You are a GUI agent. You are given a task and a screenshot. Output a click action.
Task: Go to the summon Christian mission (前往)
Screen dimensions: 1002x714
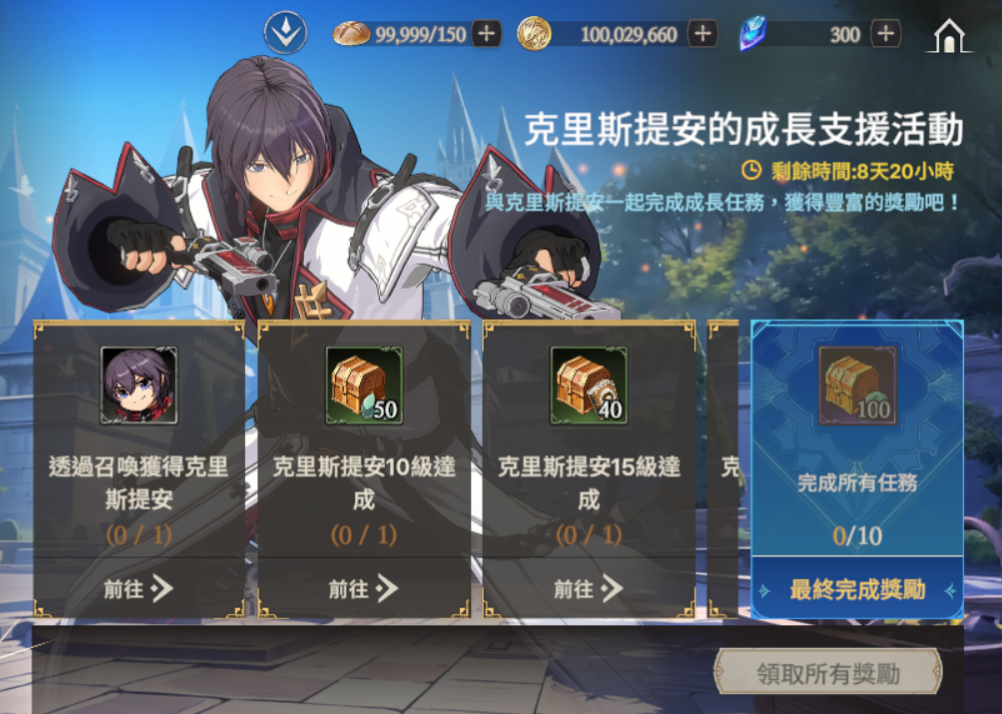click(x=138, y=589)
